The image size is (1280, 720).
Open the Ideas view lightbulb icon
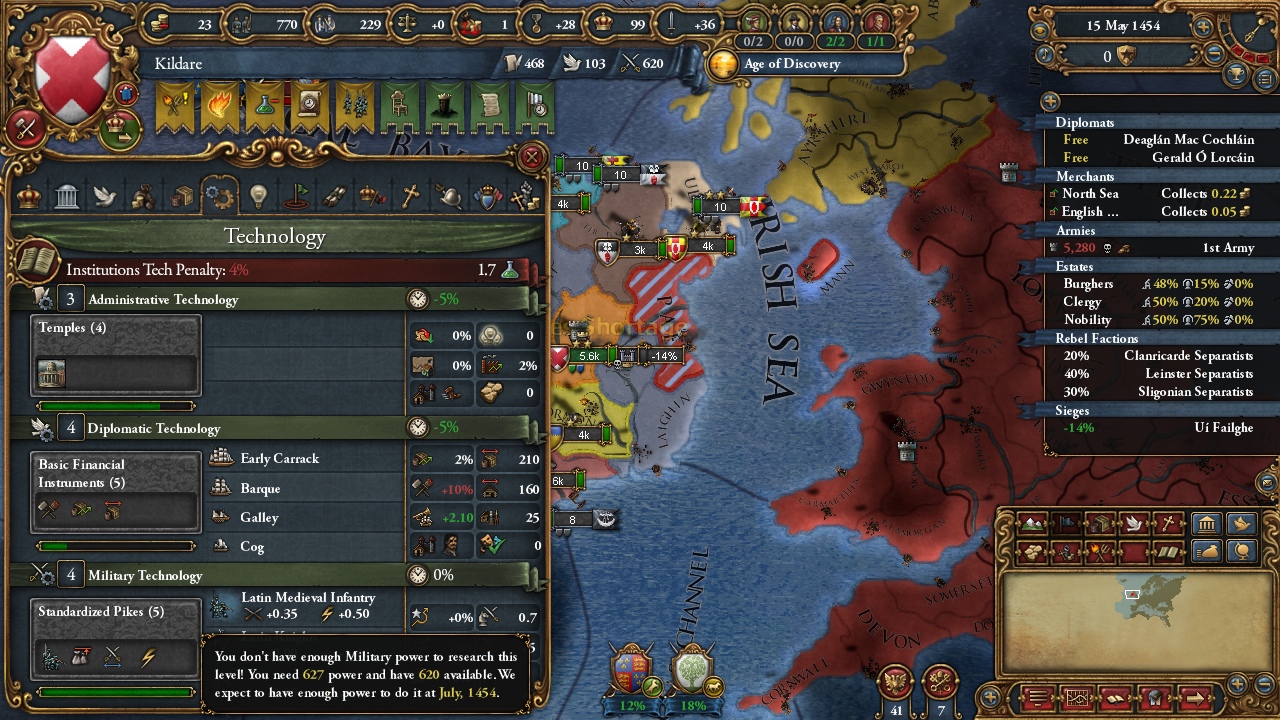tap(258, 196)
